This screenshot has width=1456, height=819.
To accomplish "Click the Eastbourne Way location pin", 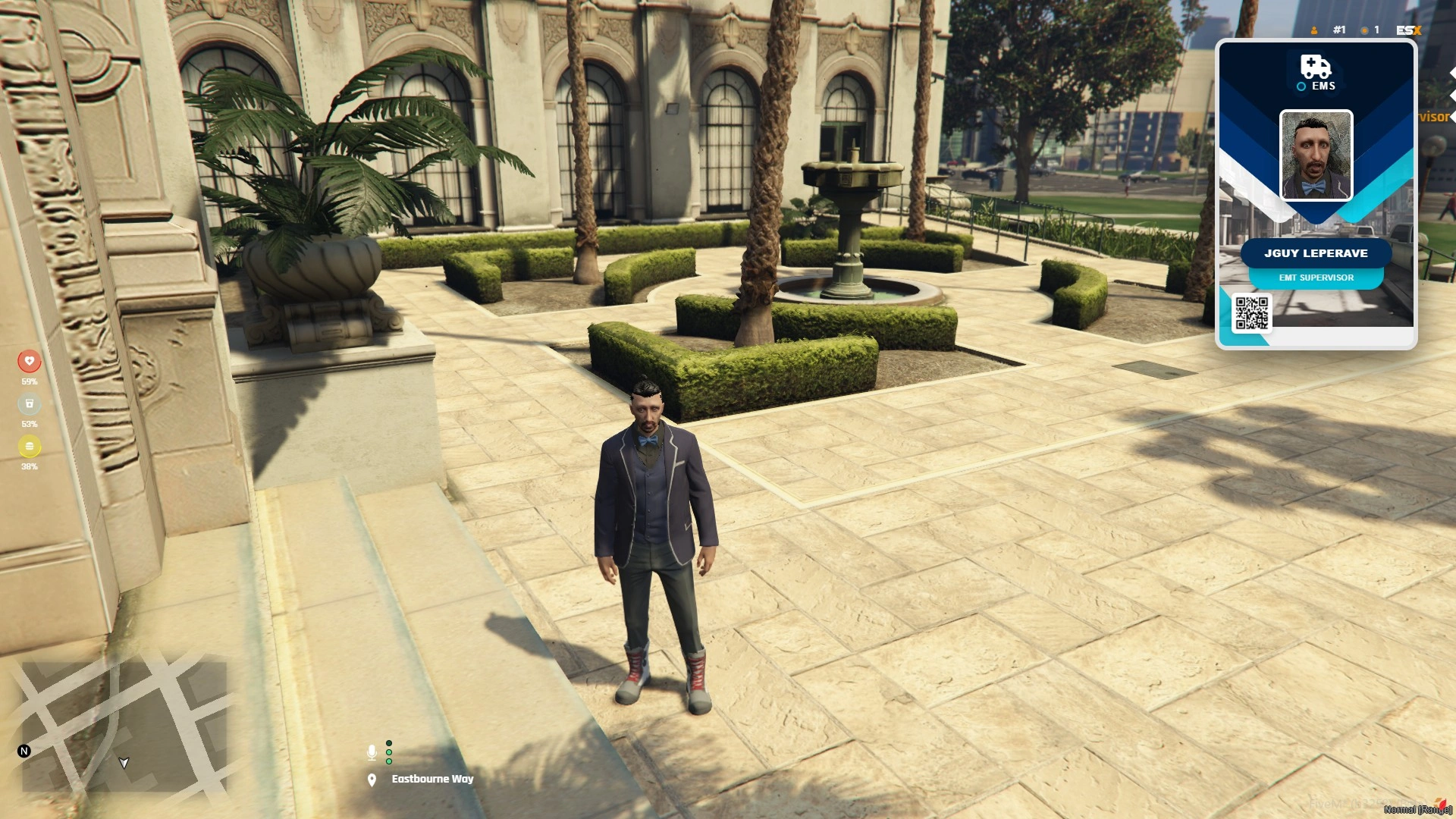I will point(372,780).
